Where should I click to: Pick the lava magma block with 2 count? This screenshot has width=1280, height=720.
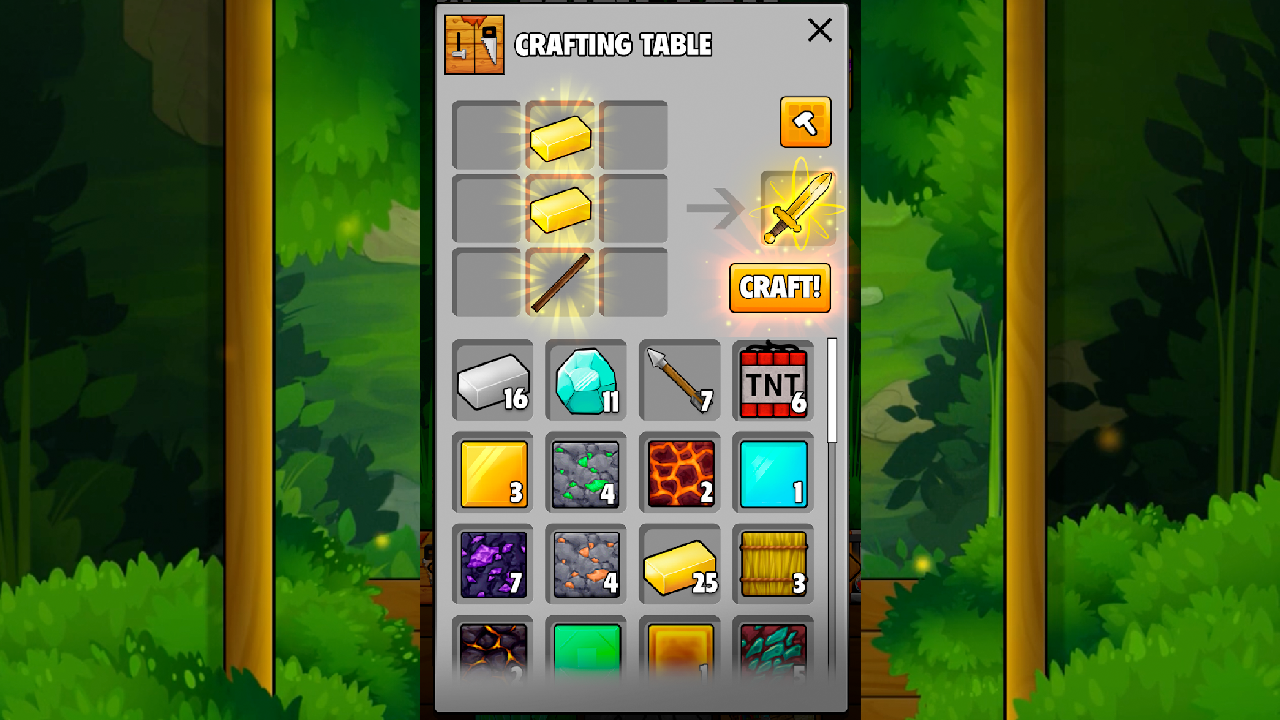click(680, 474)
